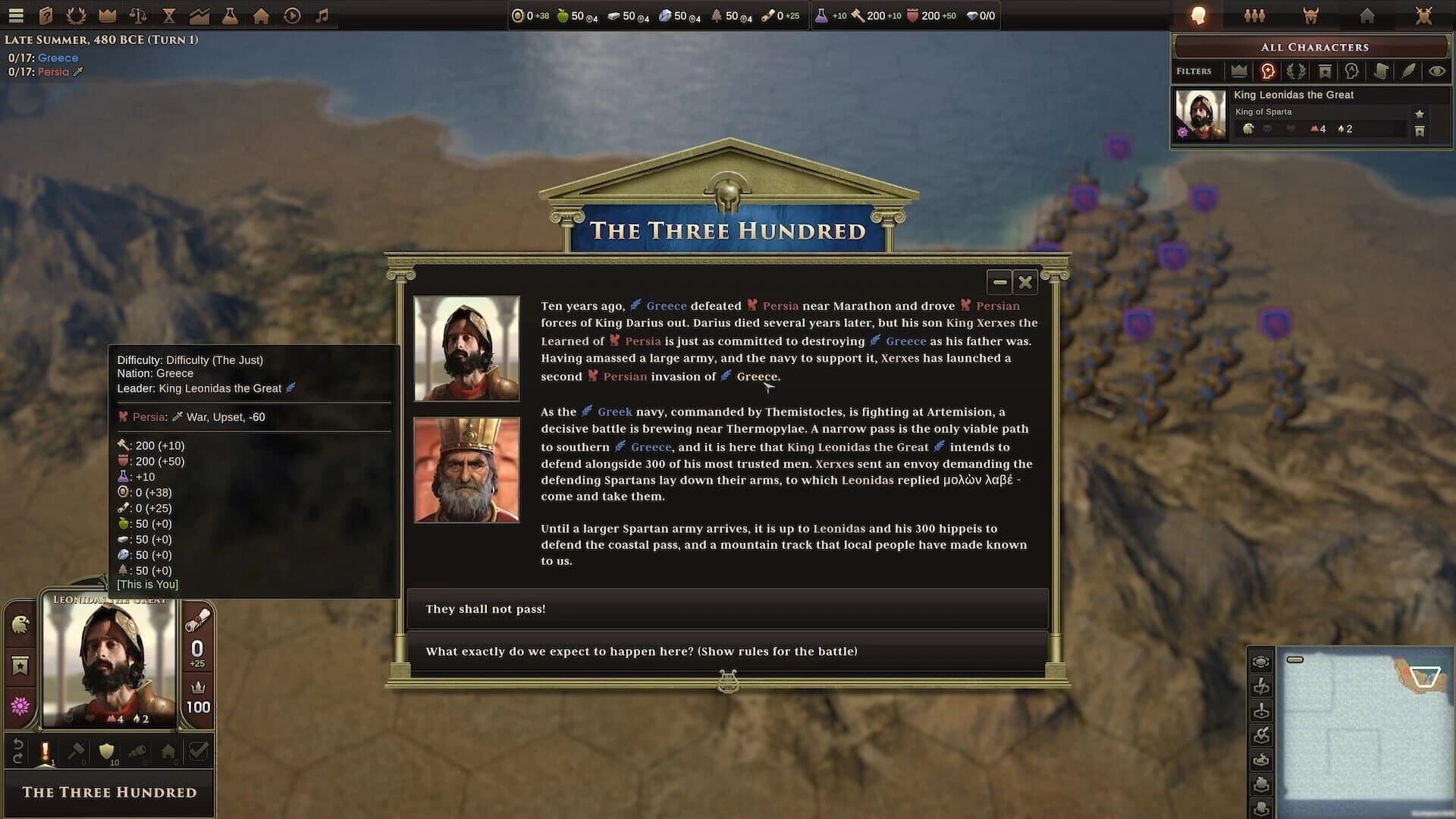Favorite King Leonidas using the star toggle
Image resolution: width=1456 pixels, height=819 pixels.
(1419, 115)
